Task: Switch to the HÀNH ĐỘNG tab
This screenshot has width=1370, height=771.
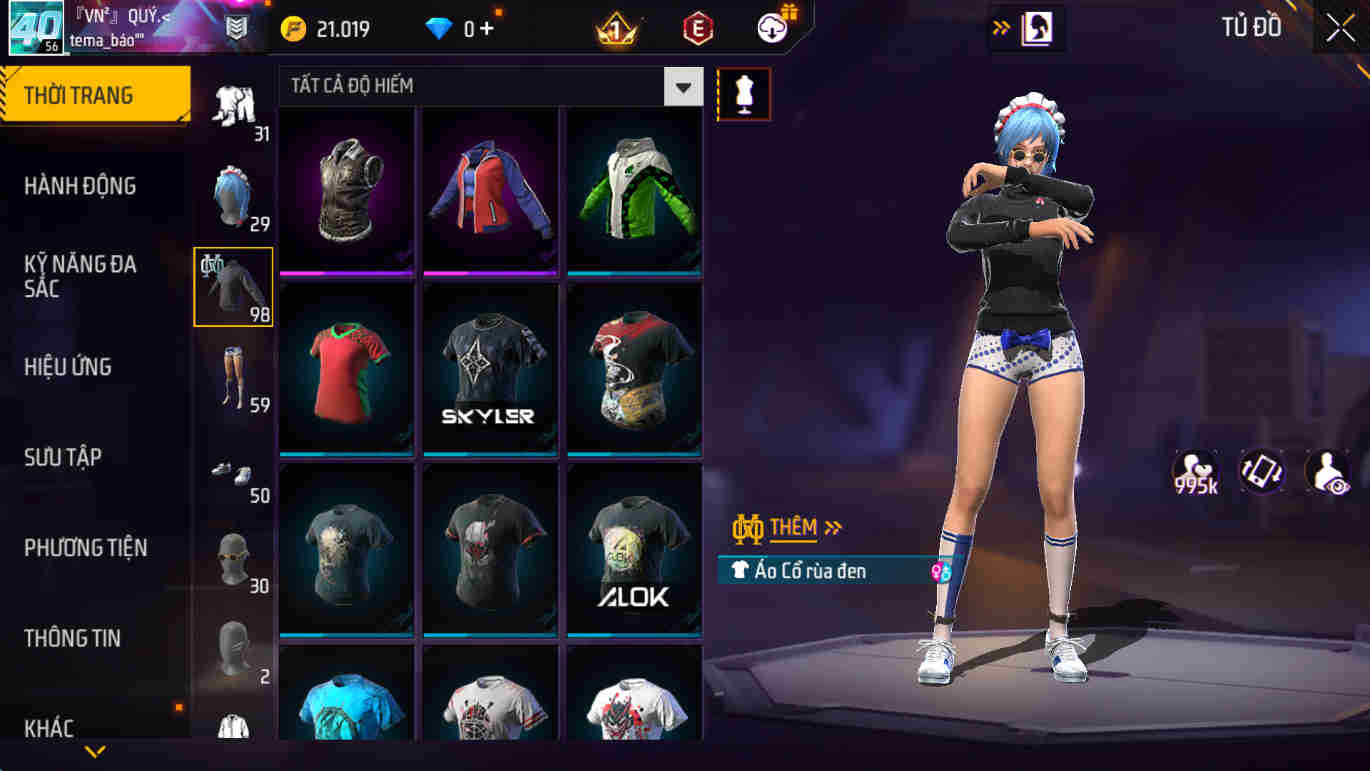Action: pos(80,185)
